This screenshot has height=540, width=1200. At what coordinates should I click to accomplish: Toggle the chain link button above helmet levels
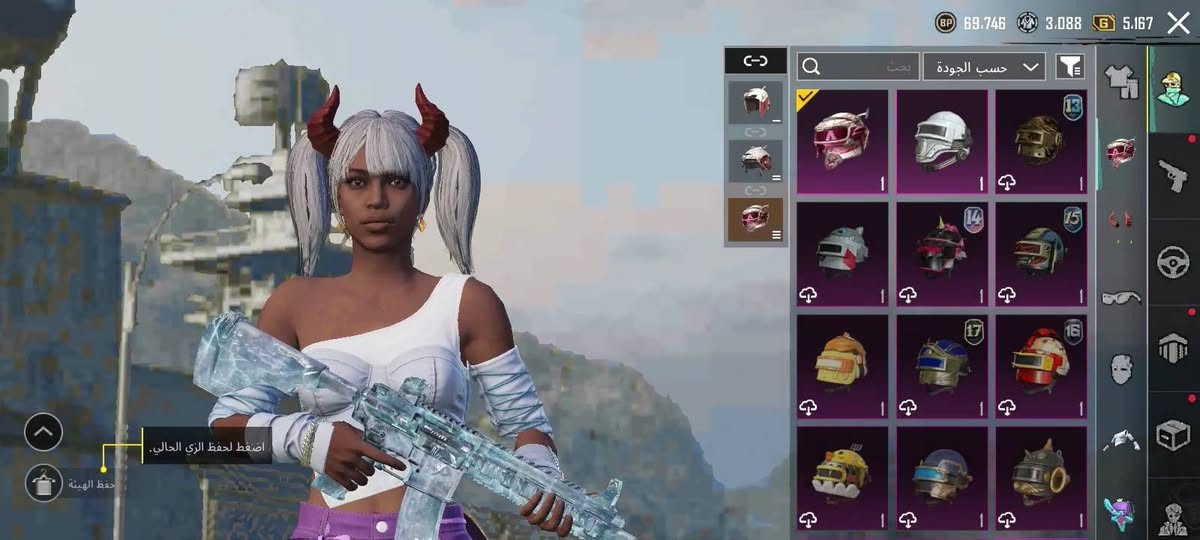(x=755, y=61)
